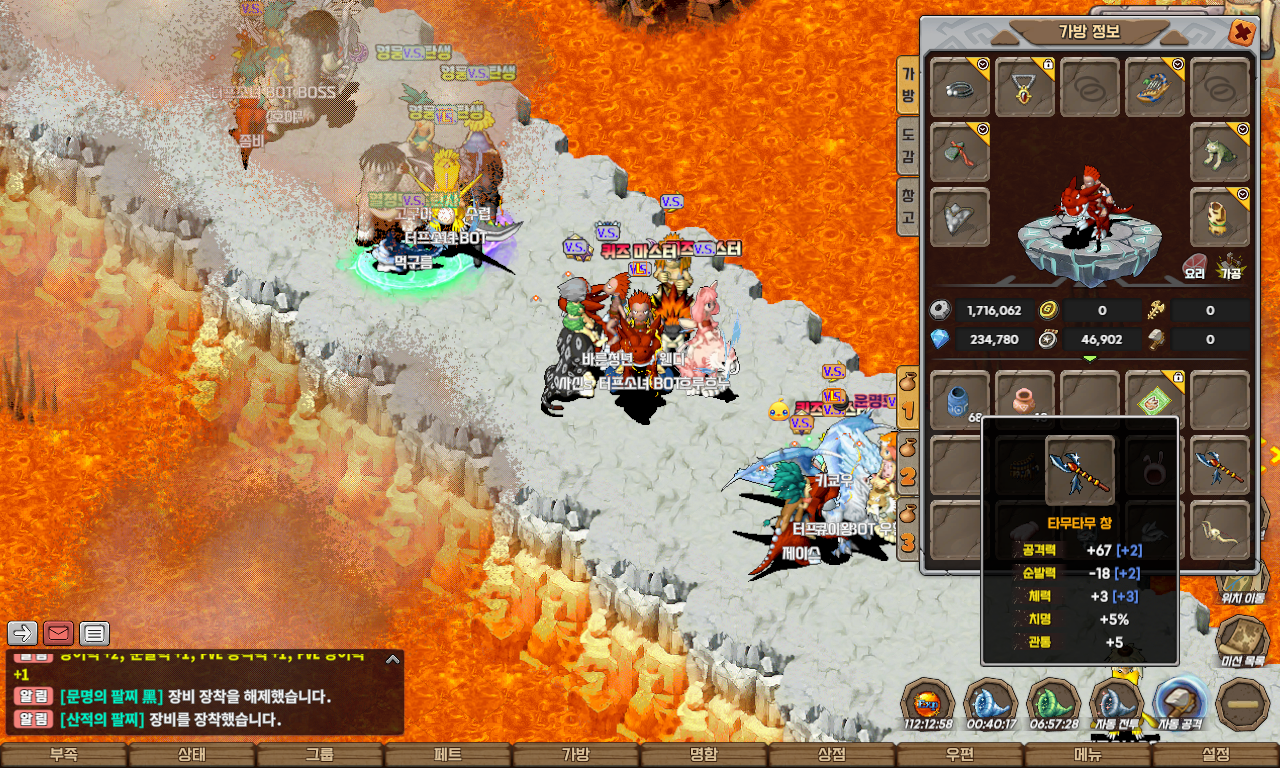
Task: Open the 페트 pet menu
Action: tap(448, 755)
